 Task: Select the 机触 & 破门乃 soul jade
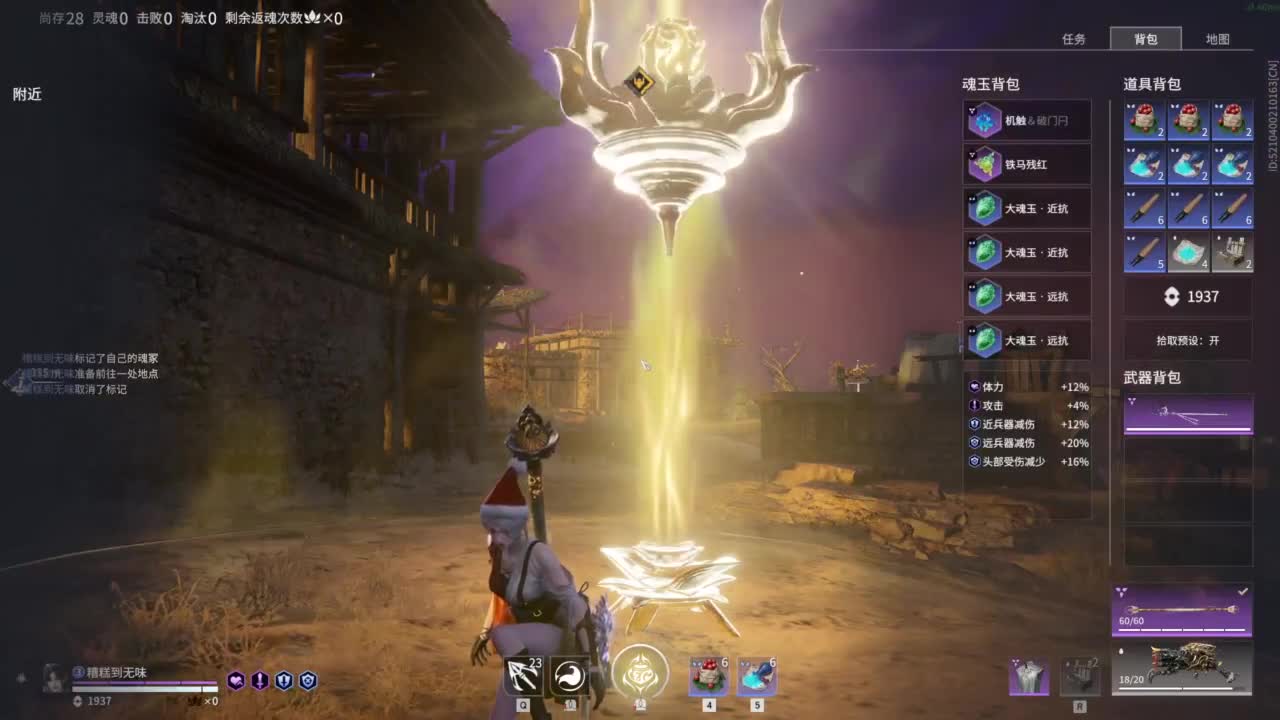[x=1027, y=120]
